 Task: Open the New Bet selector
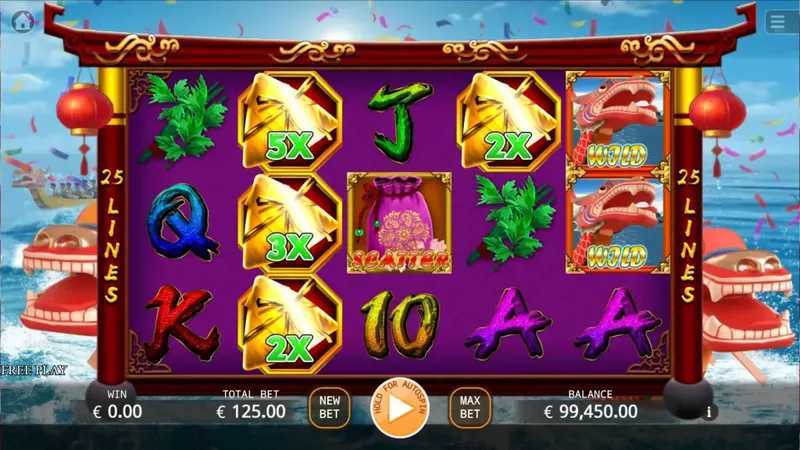pyautogui.click(x=329, y=408)
